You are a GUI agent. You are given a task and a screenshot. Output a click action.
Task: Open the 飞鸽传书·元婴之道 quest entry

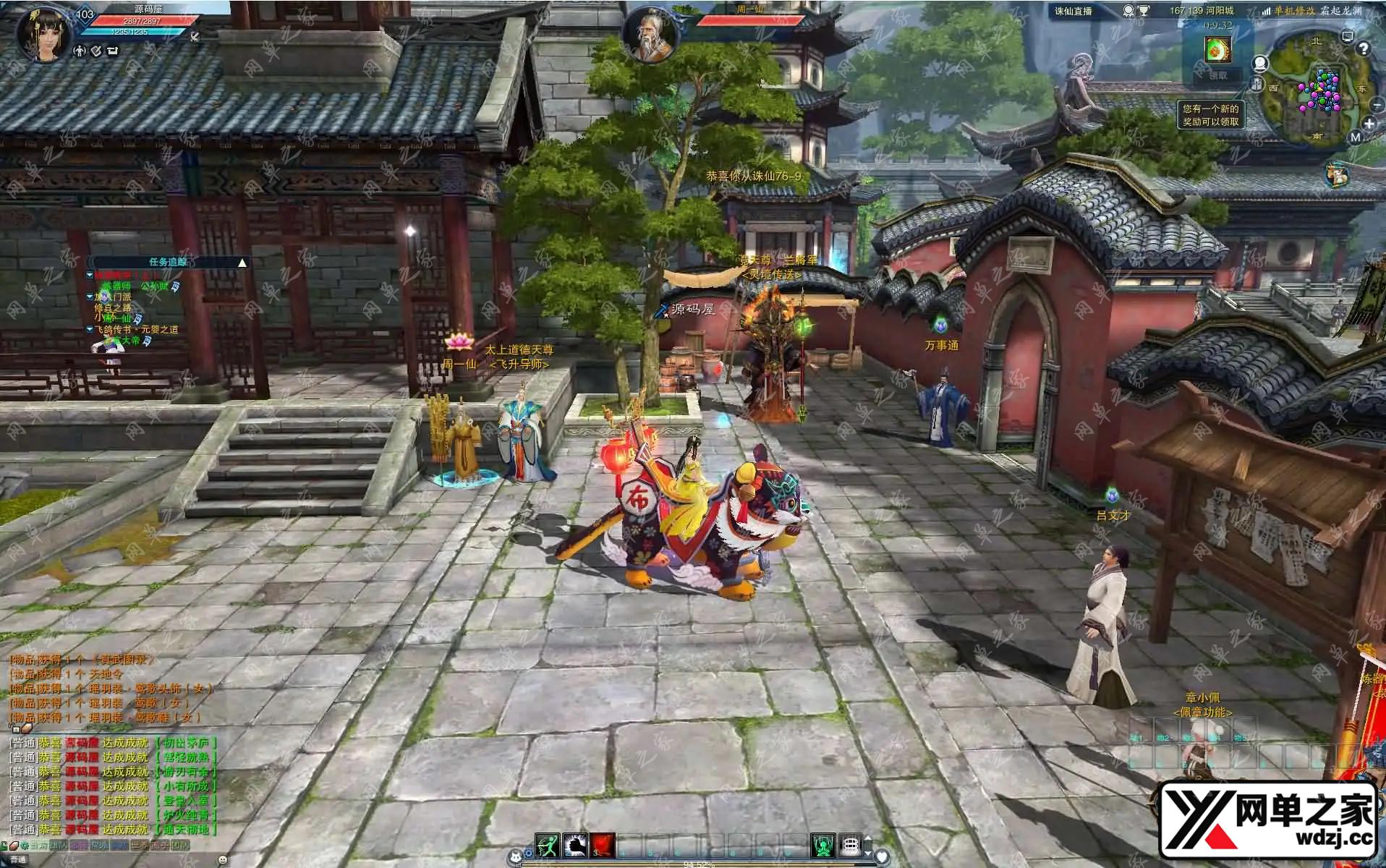136,329
